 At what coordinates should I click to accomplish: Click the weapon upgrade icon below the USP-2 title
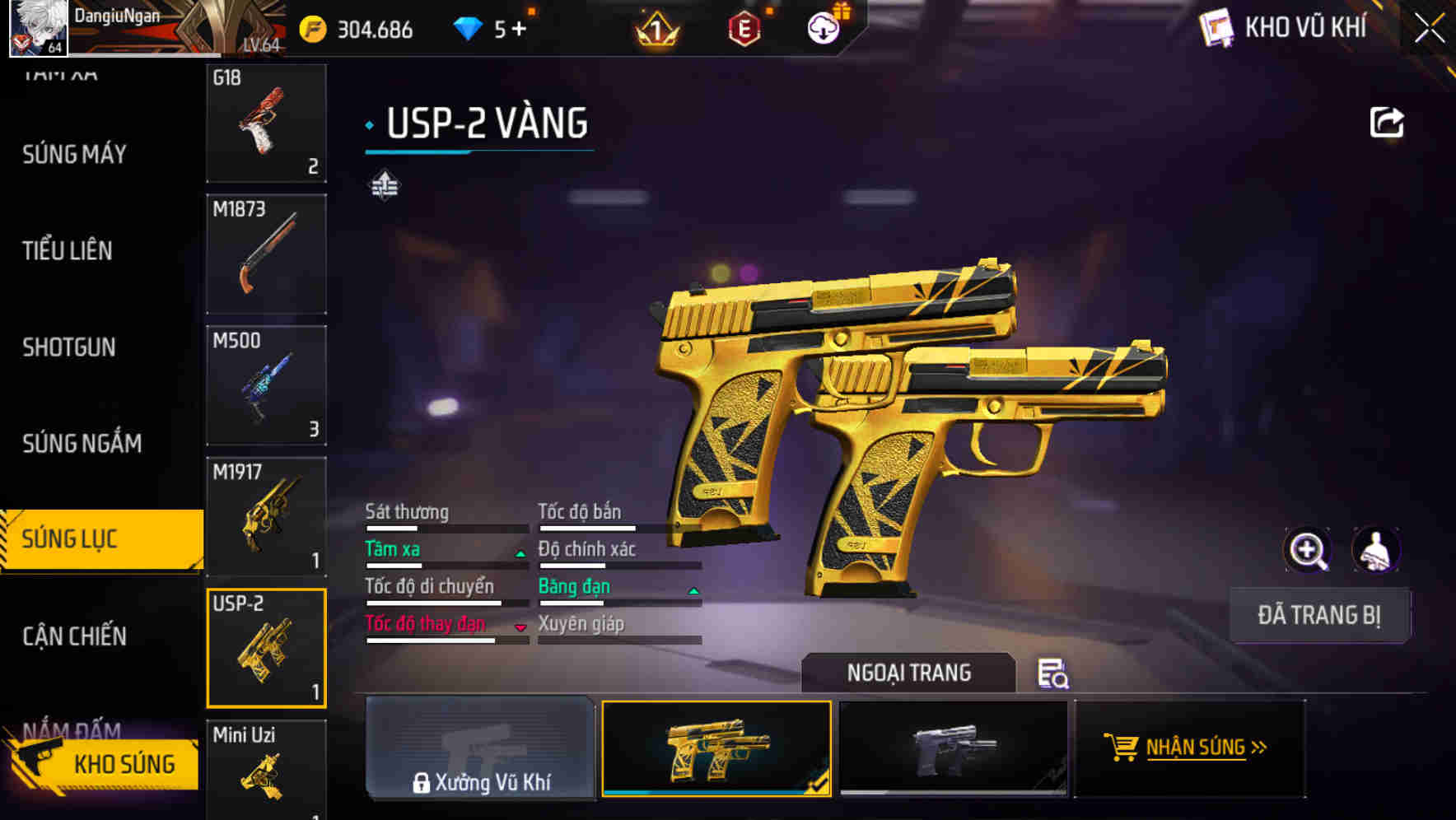pyautogui.click(x=384, y=185)
